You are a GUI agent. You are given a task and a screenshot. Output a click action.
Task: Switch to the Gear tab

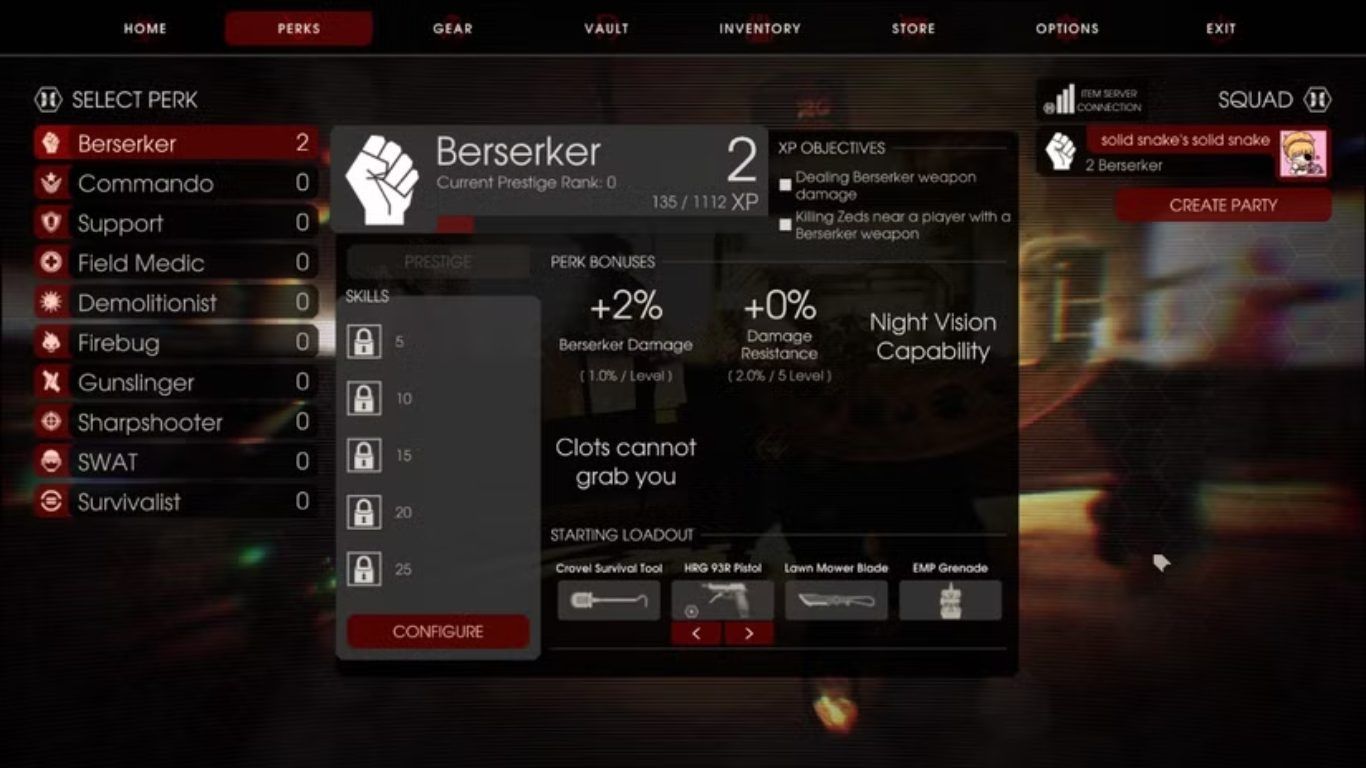452,29
